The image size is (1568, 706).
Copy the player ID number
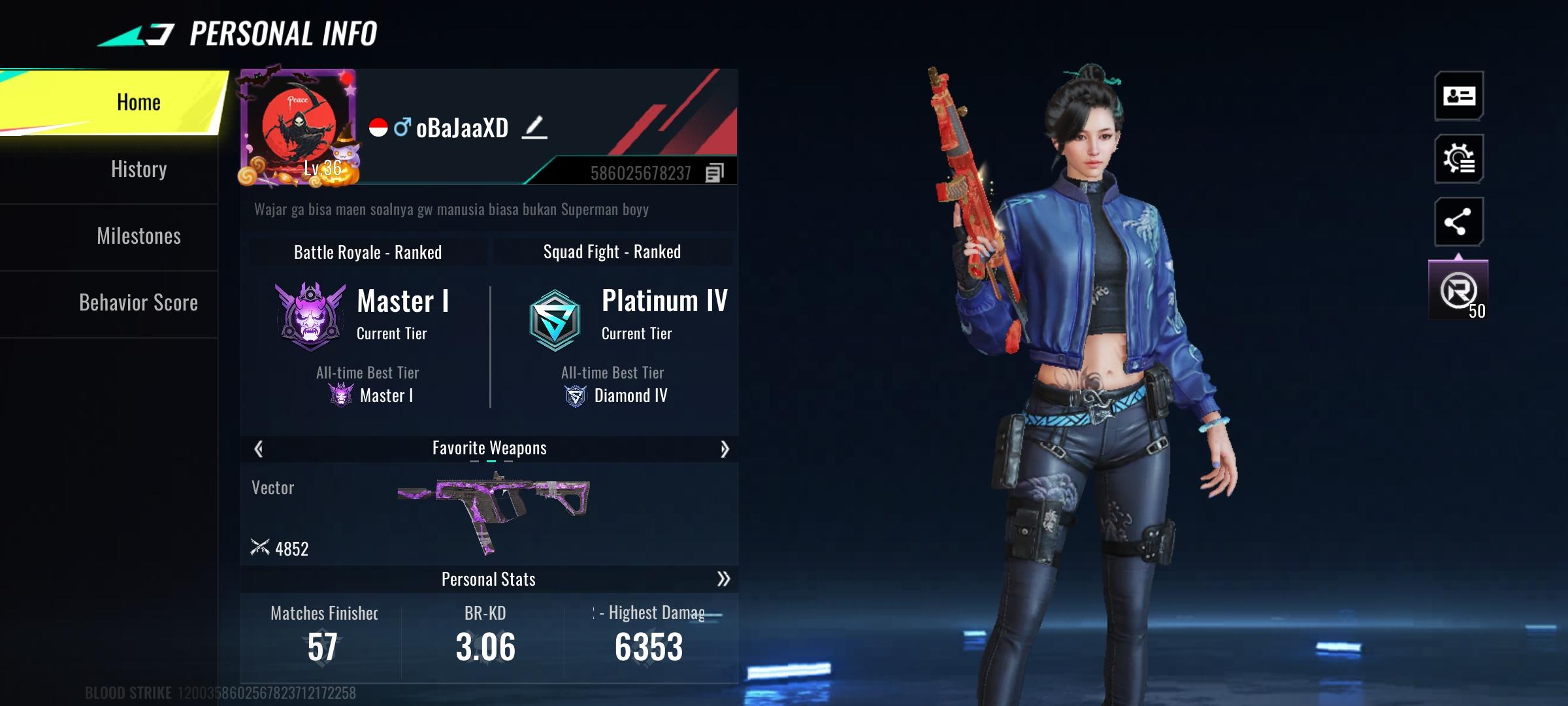click(x=714, y=173)
